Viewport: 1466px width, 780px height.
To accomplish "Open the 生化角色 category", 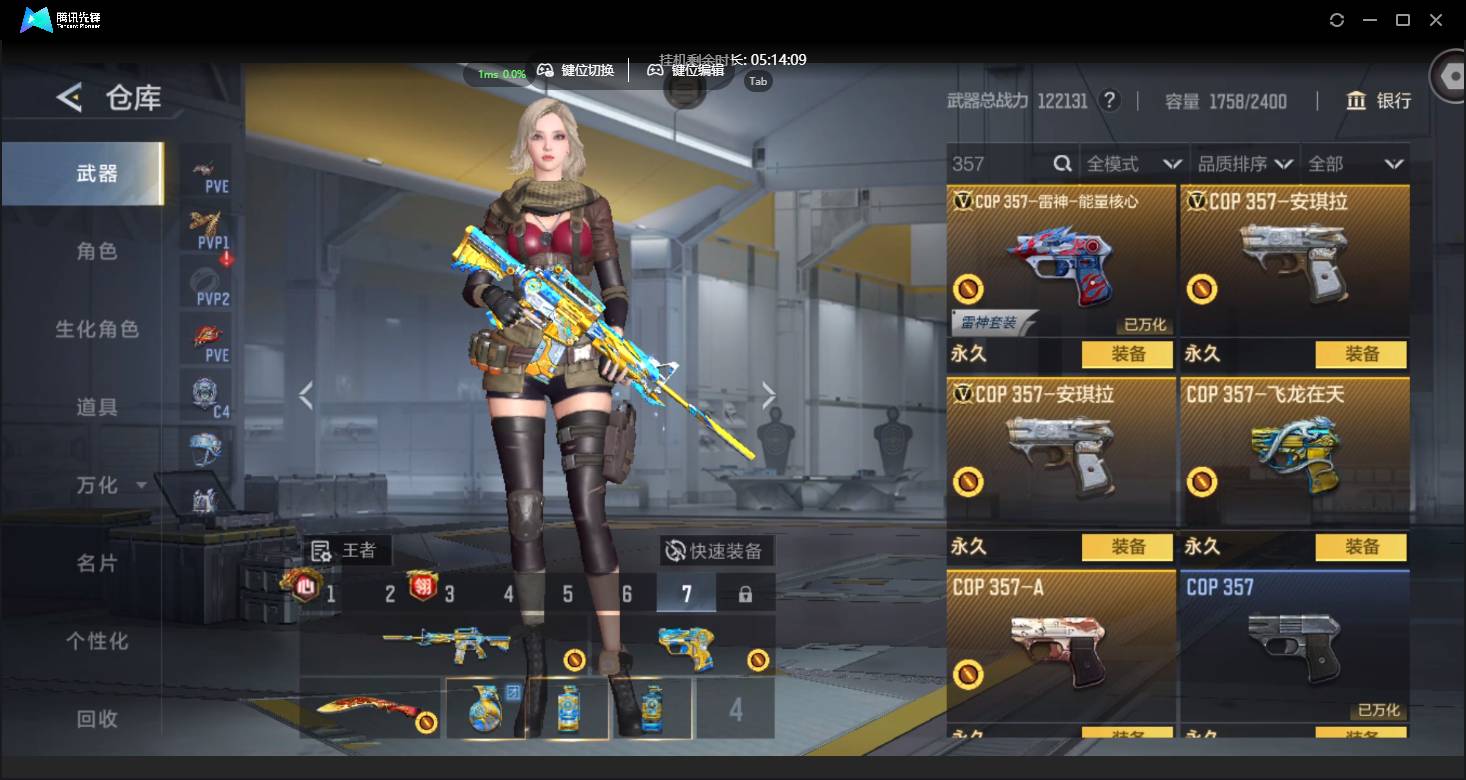I will 97,329.
